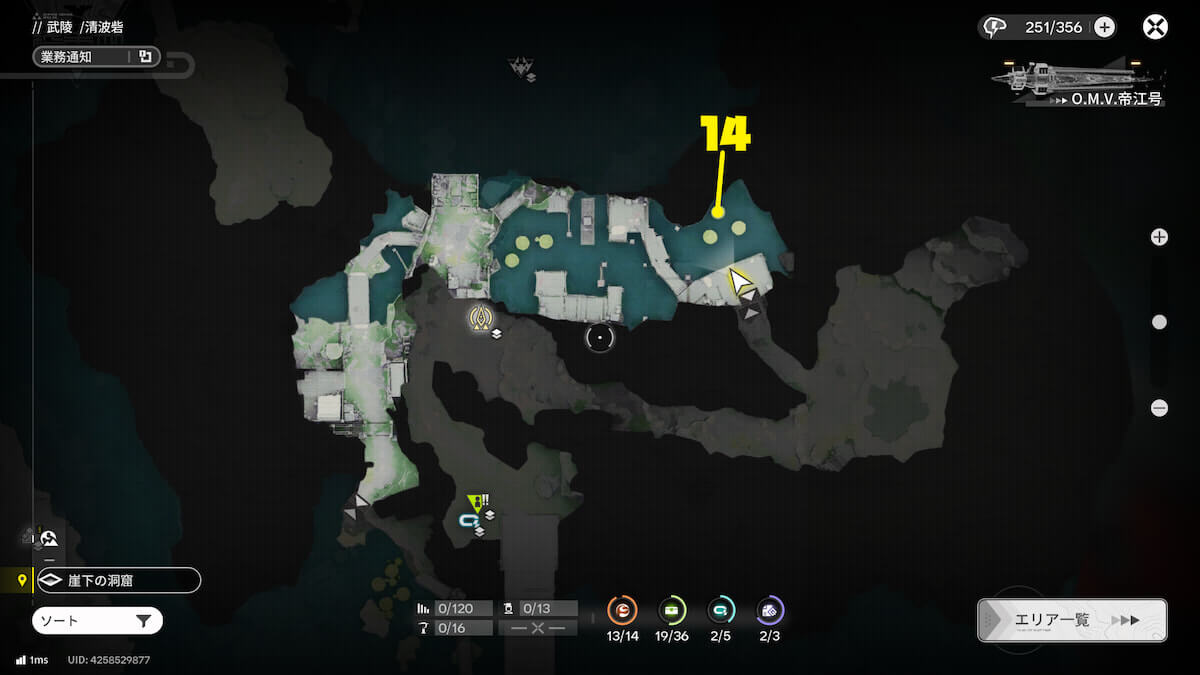Select the orange collectible tracker showing 13/14

pyautogui.click(x=622, y=610)
